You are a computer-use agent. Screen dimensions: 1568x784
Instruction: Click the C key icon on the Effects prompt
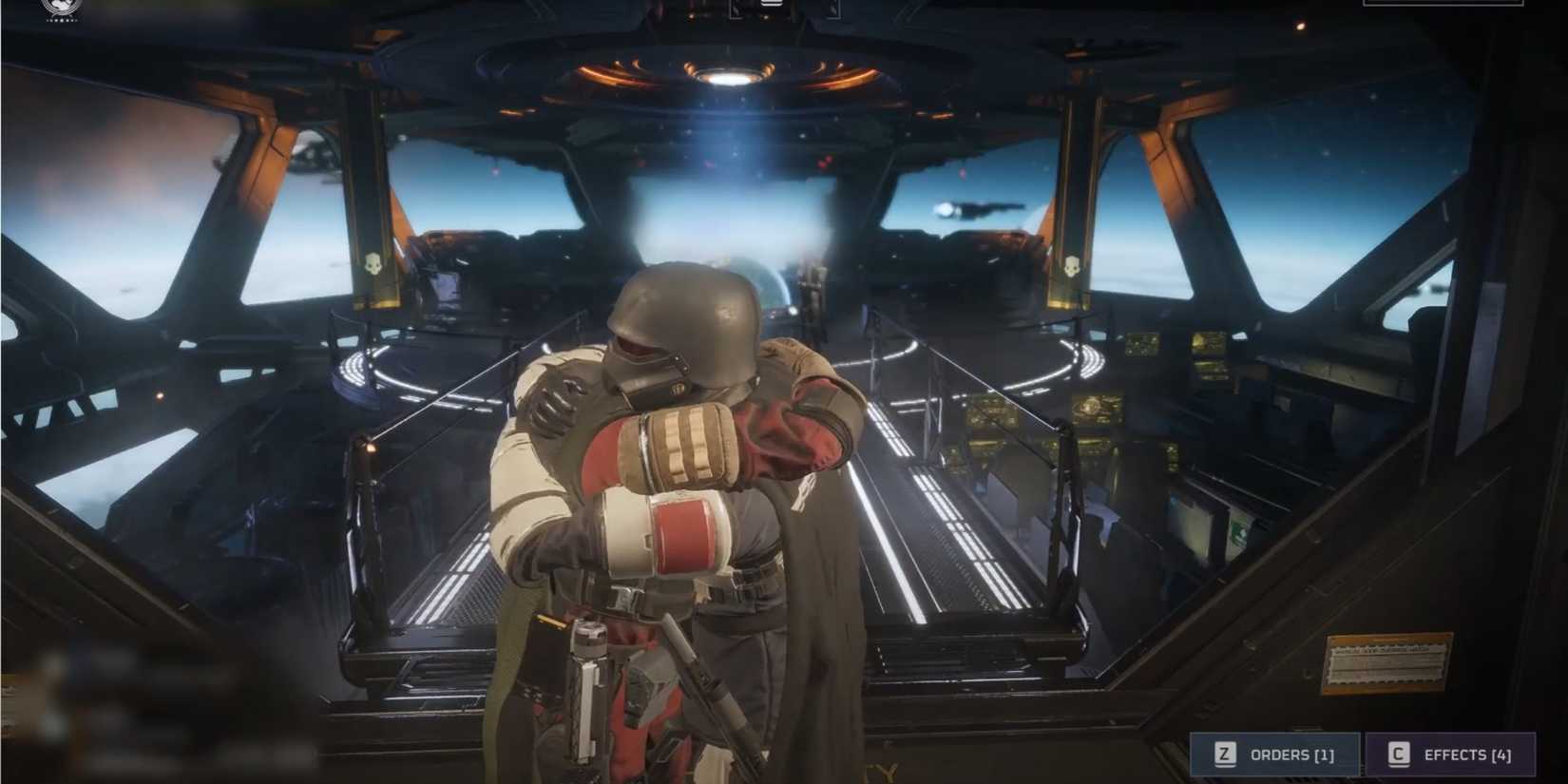(x=1398, y=754)
